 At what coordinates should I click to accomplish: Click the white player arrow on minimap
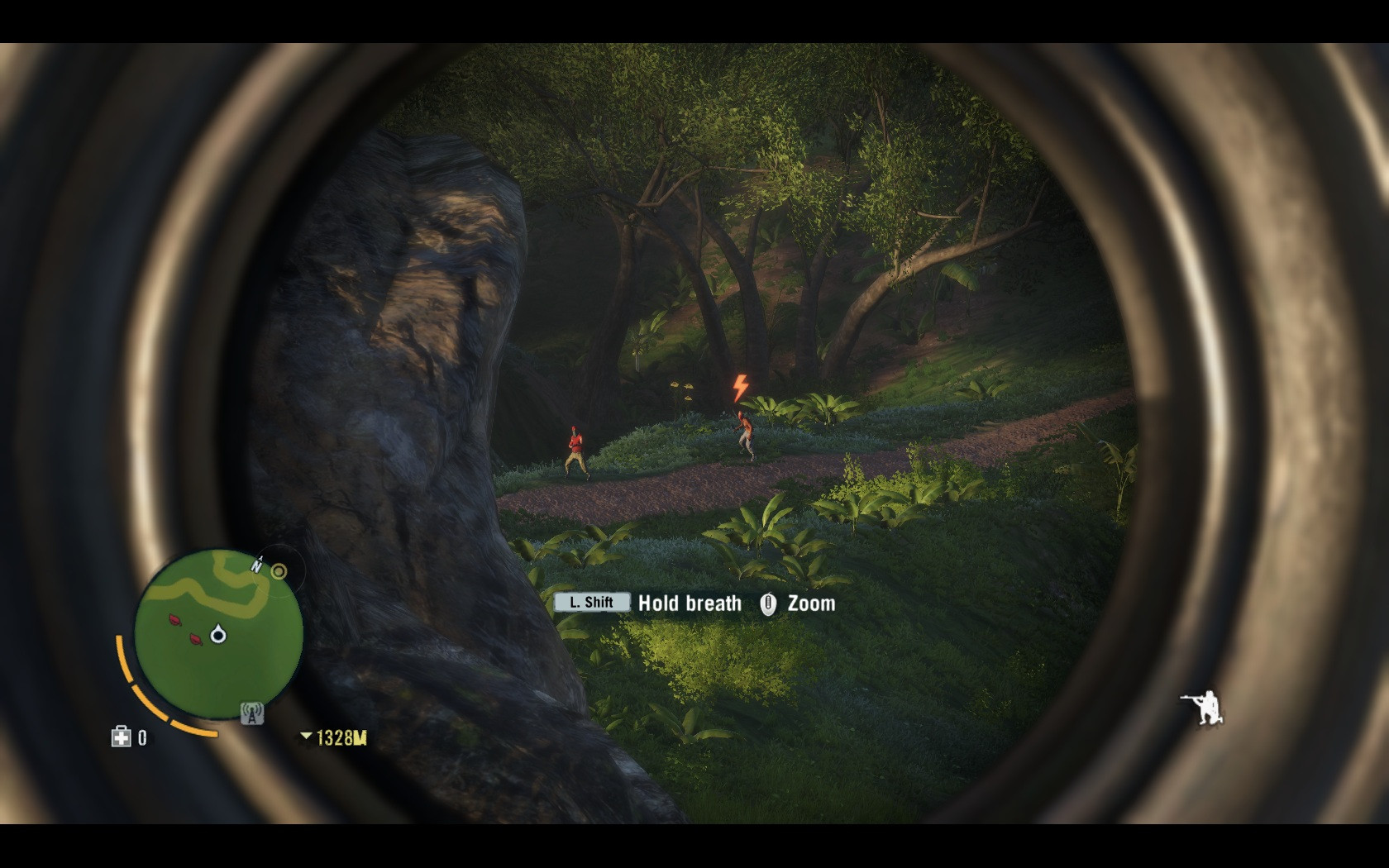[218, 634]
